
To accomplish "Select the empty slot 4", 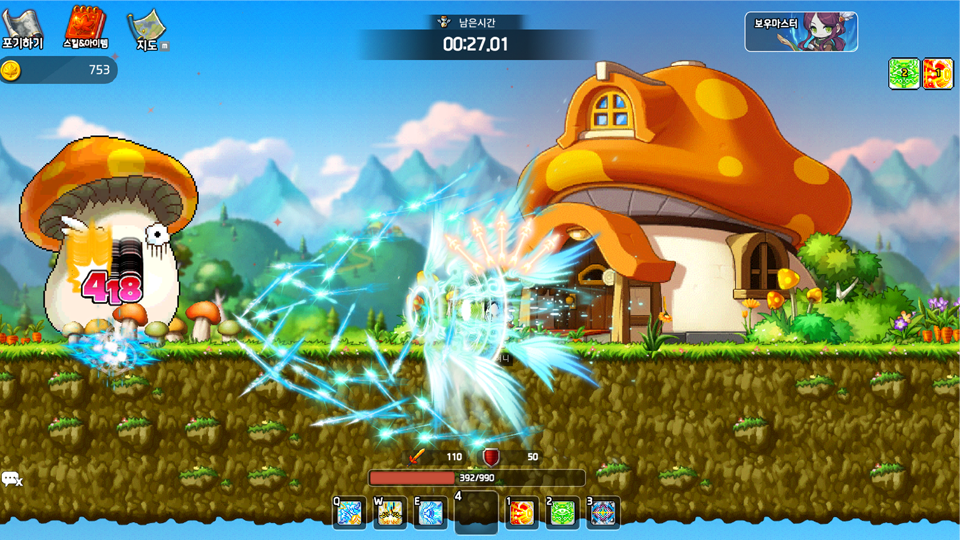I will [476, 513].
